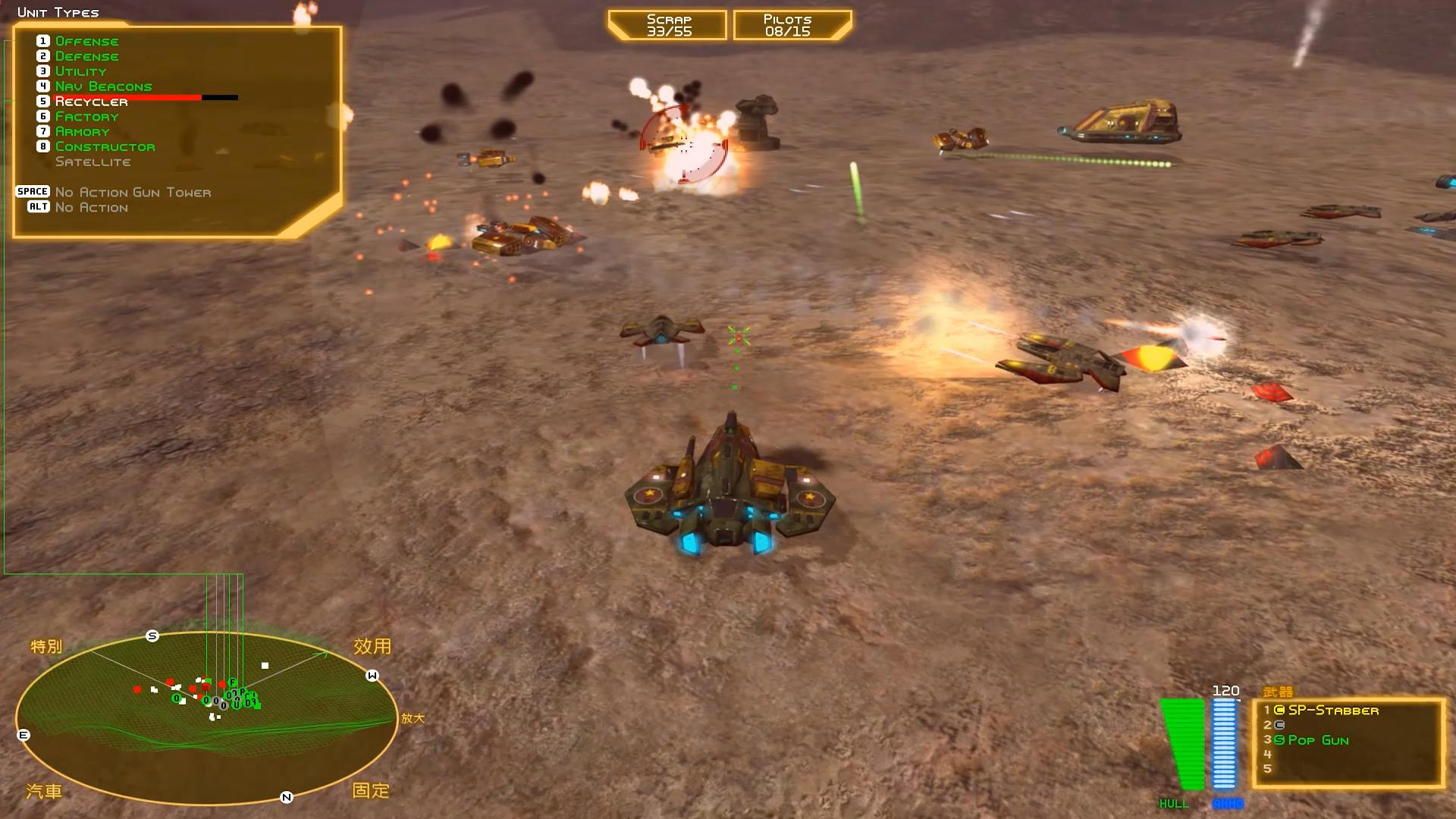The height and width of the screenshot is (819, 1456).
Task: Open the Constructor unit category
Action: 105,146
